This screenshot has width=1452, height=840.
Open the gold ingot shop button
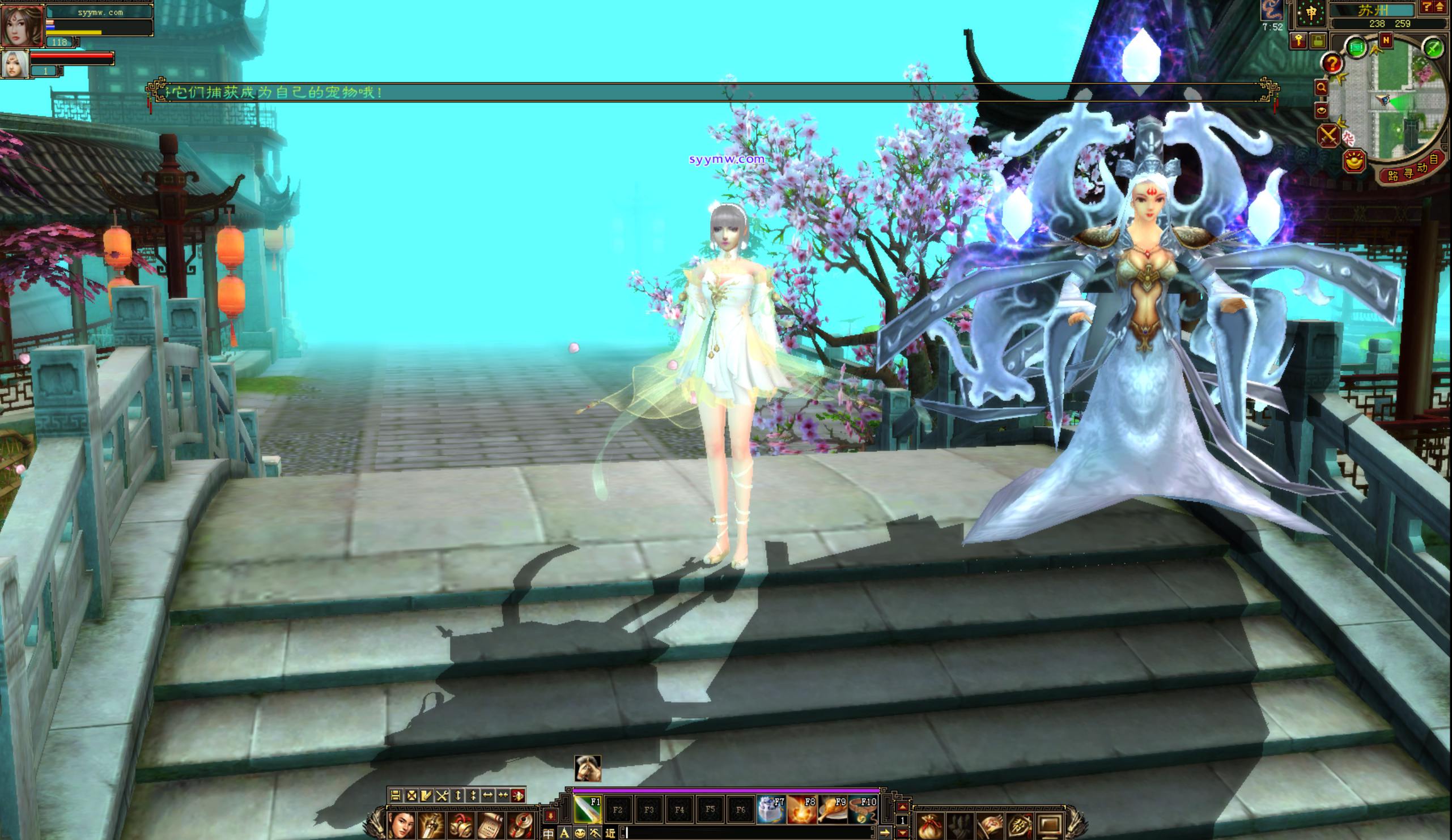point(1355,160)
